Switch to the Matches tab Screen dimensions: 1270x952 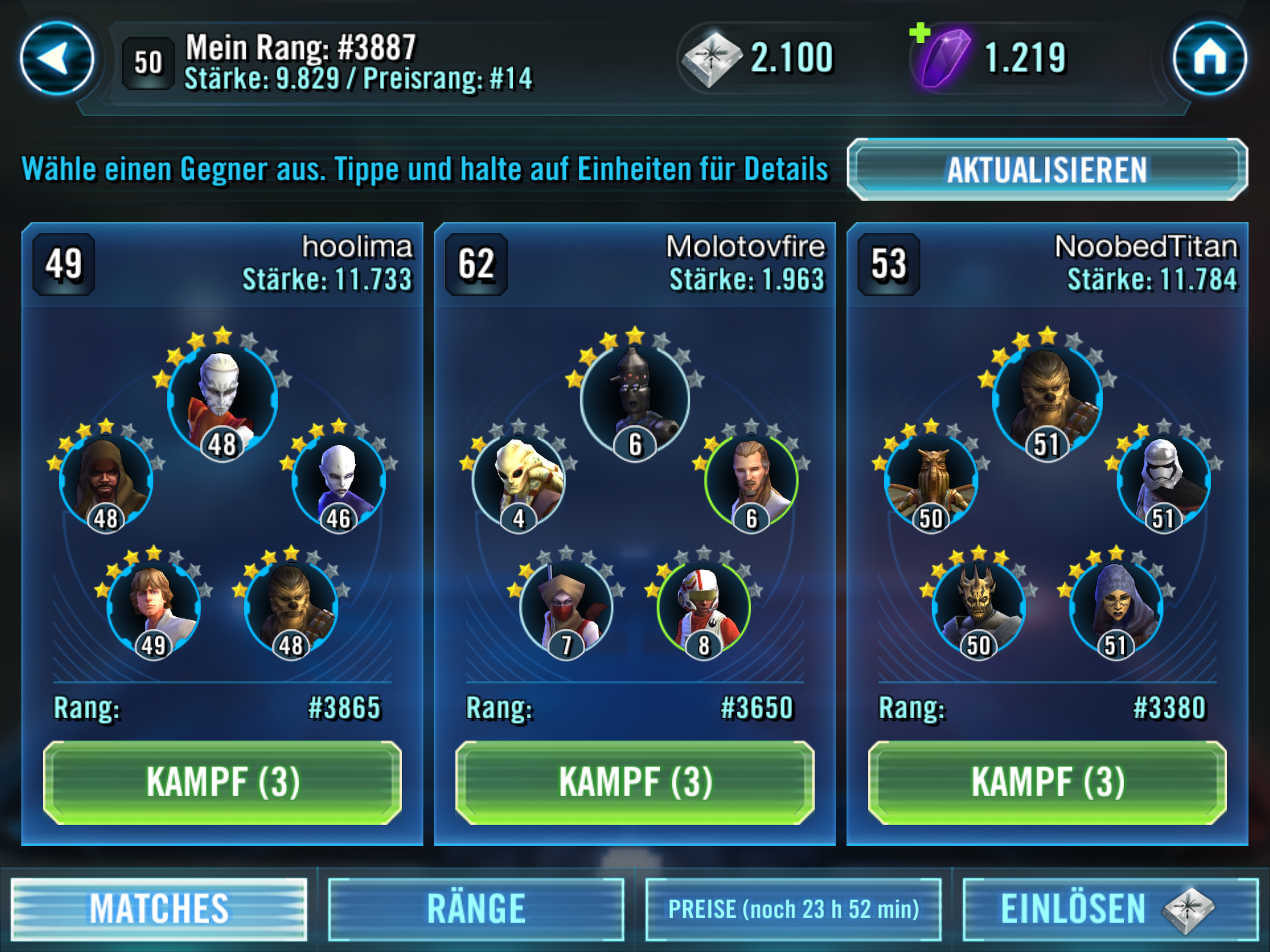159,909
